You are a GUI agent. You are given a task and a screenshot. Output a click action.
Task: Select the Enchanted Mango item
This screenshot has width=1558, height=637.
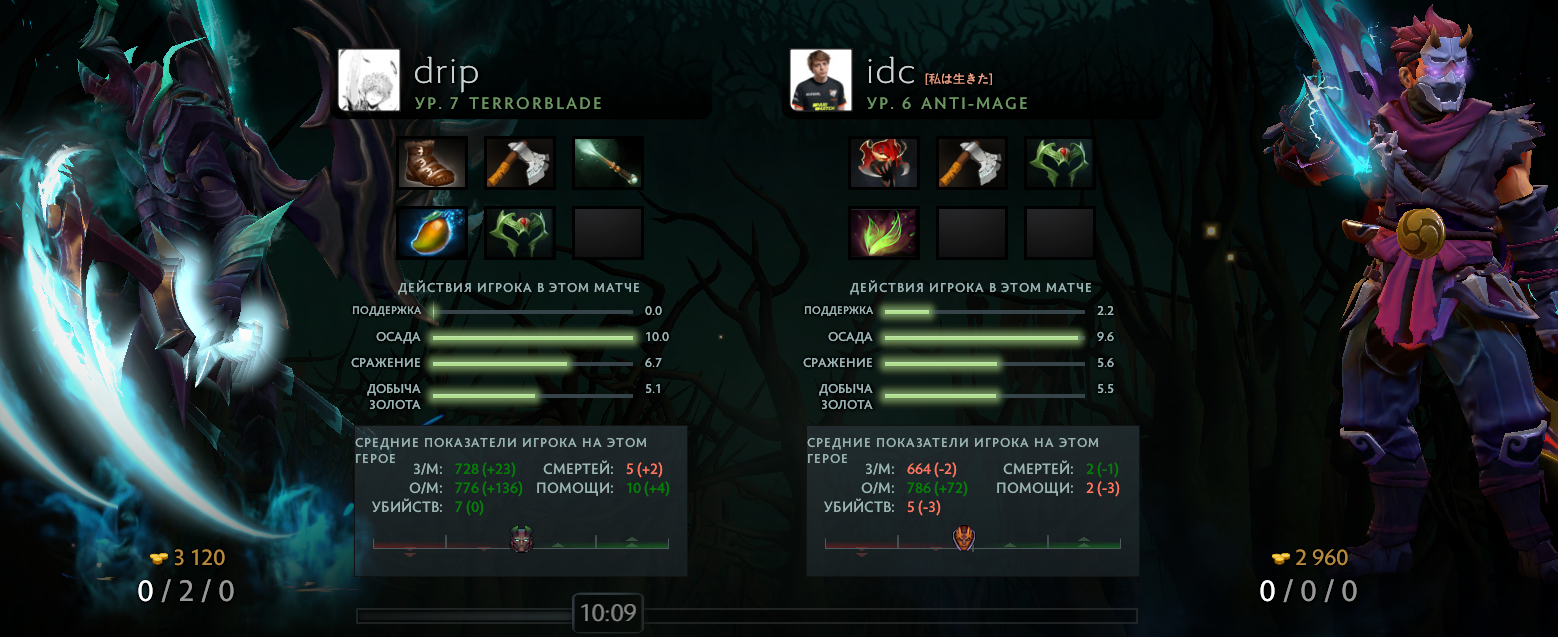tap(432, 233)
